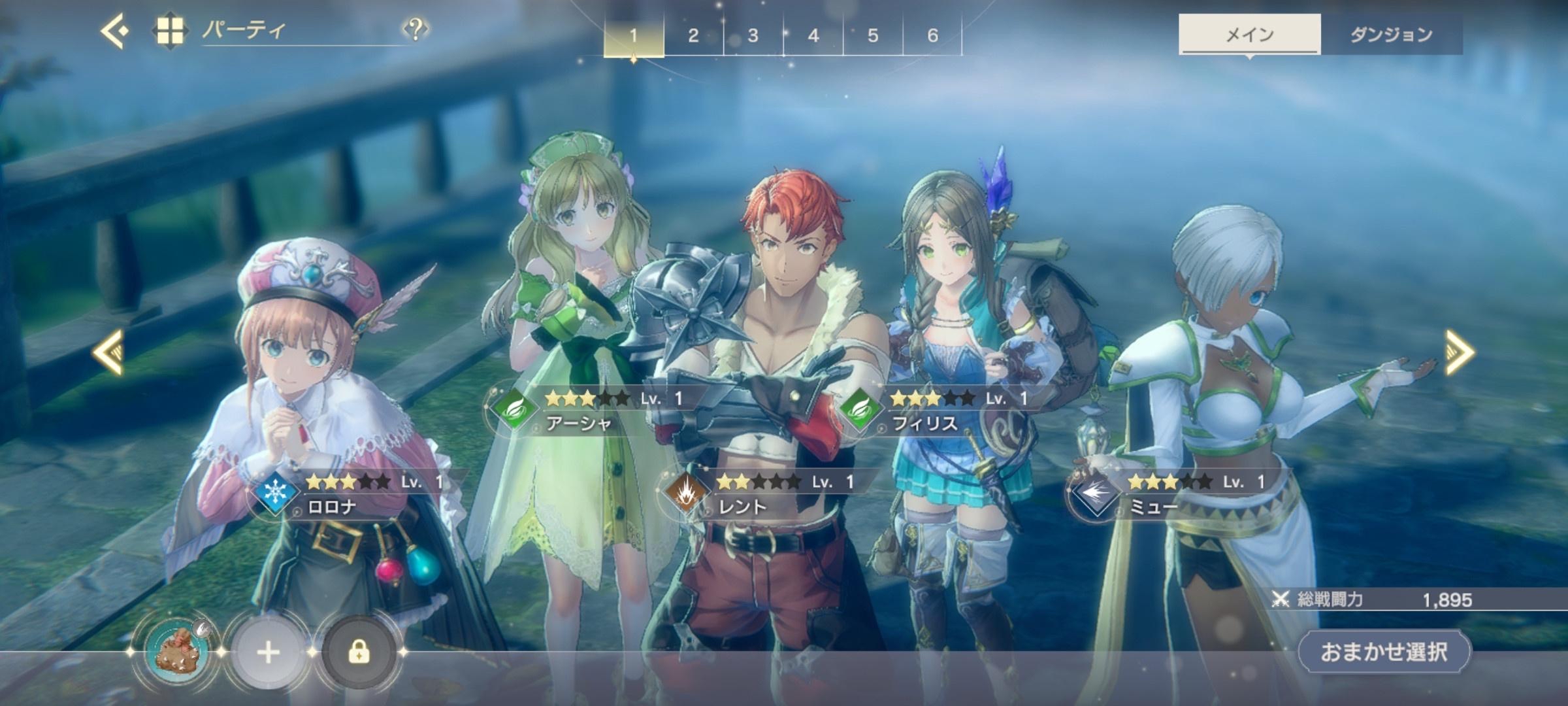Switch to party tab 4
This screenshot has height=706, width=1568.
pos(813,35)
